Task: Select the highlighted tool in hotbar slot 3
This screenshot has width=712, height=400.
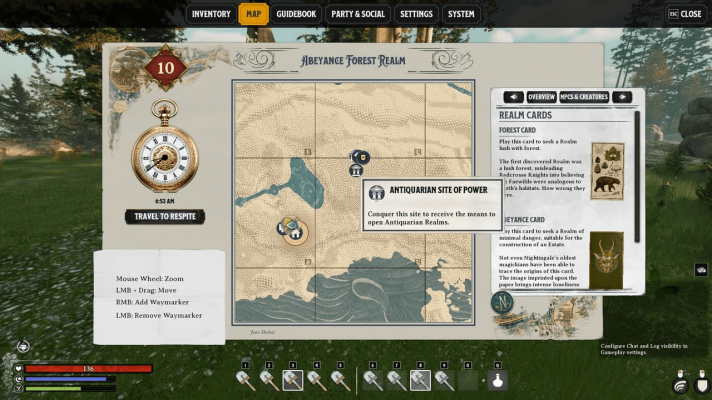Action: pos(293,379)
